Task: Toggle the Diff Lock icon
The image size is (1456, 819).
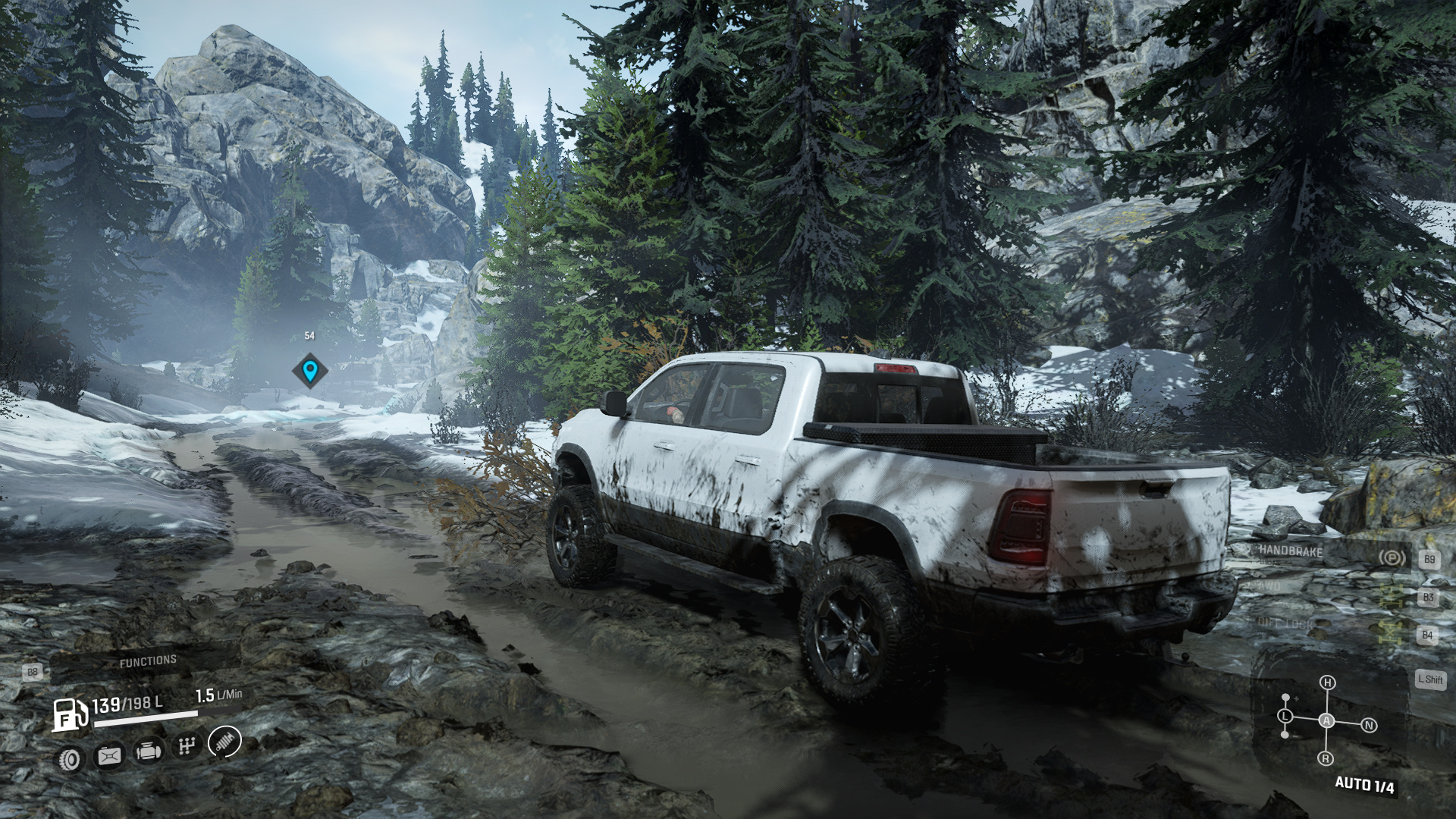Action: [1391, 633]
